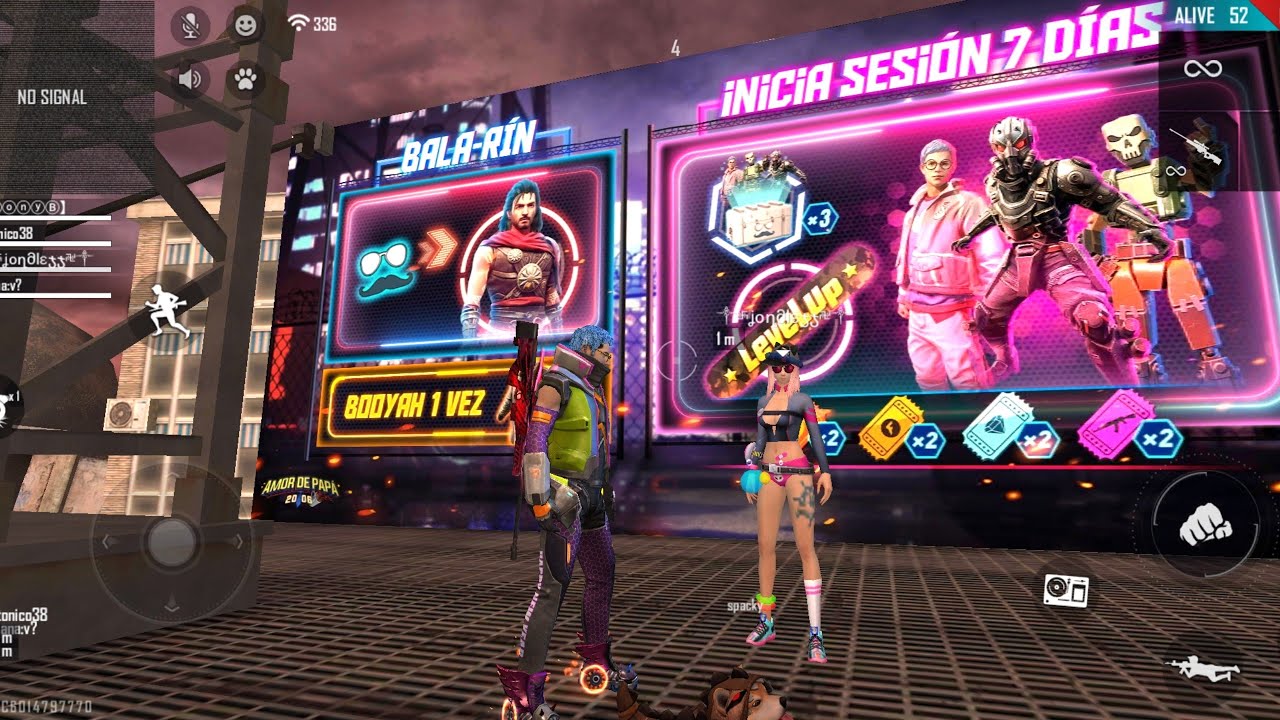Tap the movement joystick center

point(170,542)
